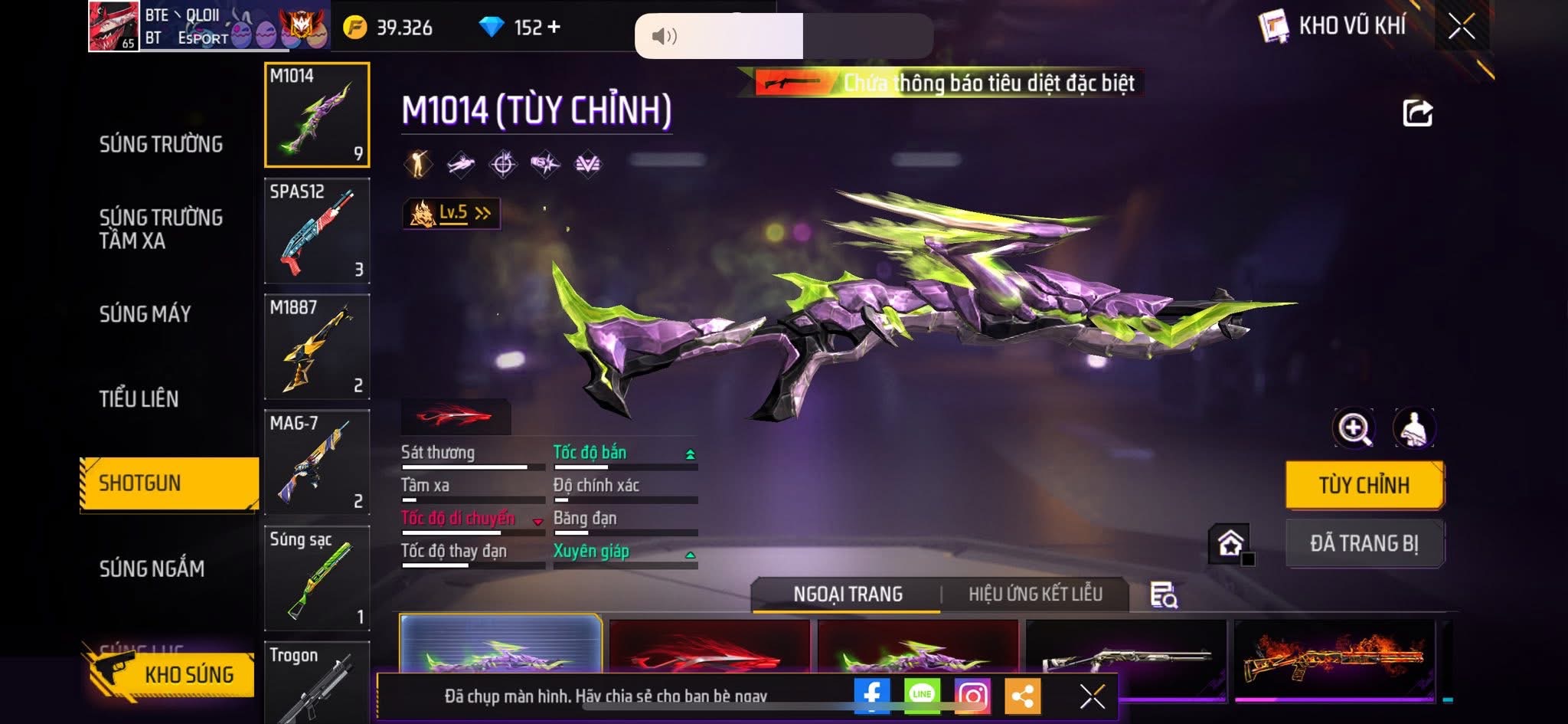Zoom in with the magnifier icon
Image resolution: width=1568 pixels, height=724 pixels.
(1354, 428)
